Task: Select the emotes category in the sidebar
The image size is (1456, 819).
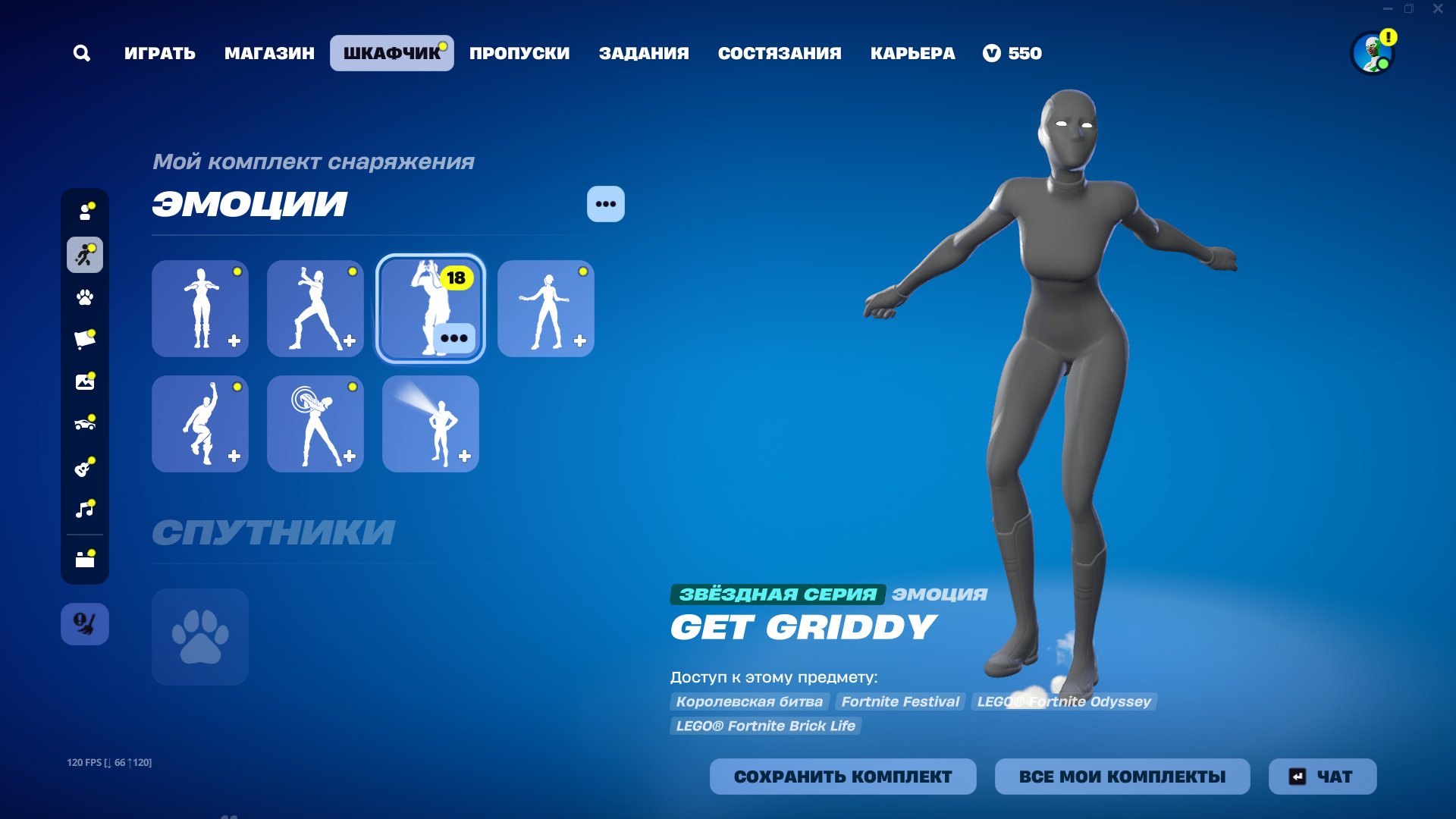Action: pos(85,256)
